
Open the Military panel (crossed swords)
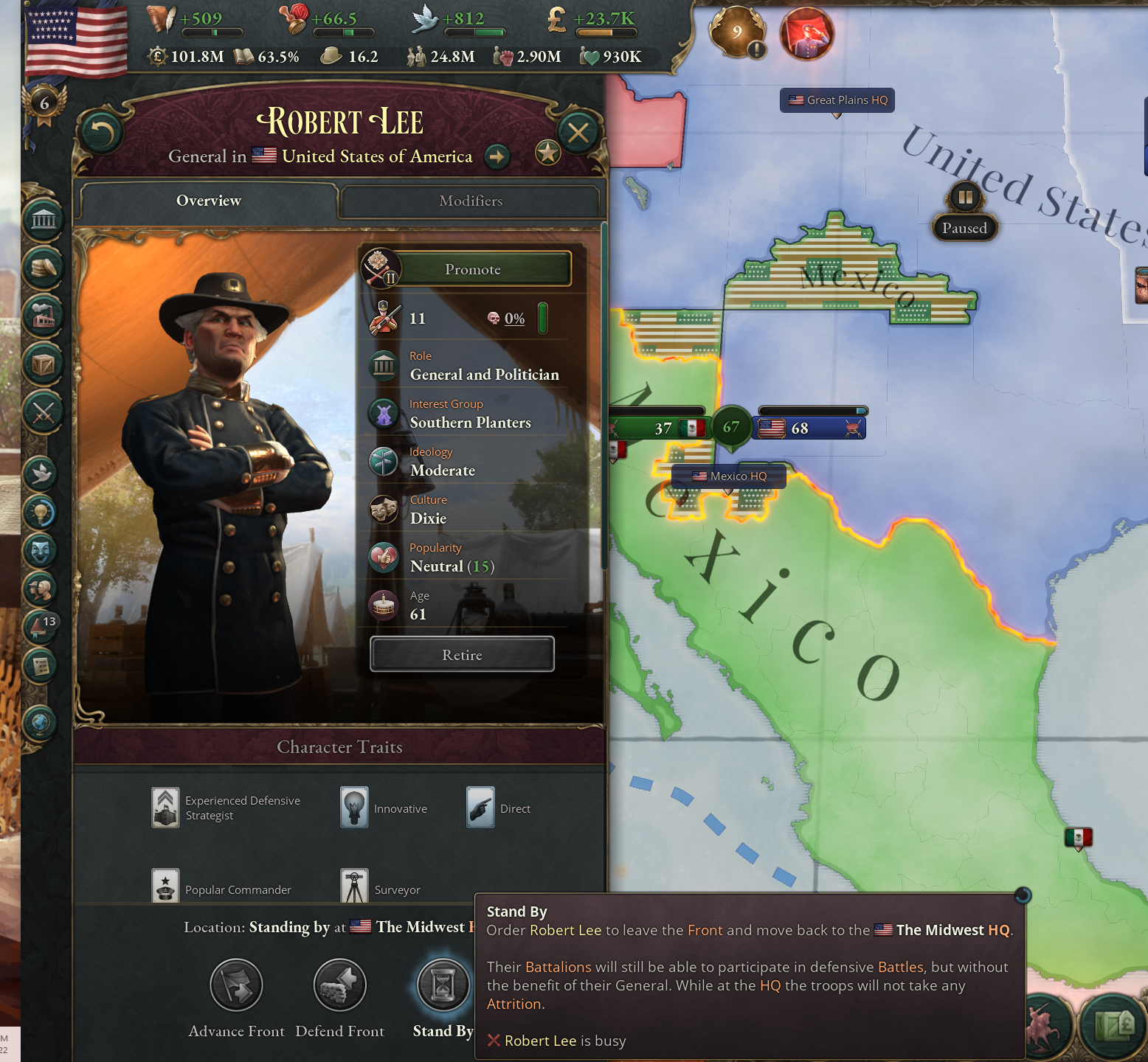click(43, 412)
